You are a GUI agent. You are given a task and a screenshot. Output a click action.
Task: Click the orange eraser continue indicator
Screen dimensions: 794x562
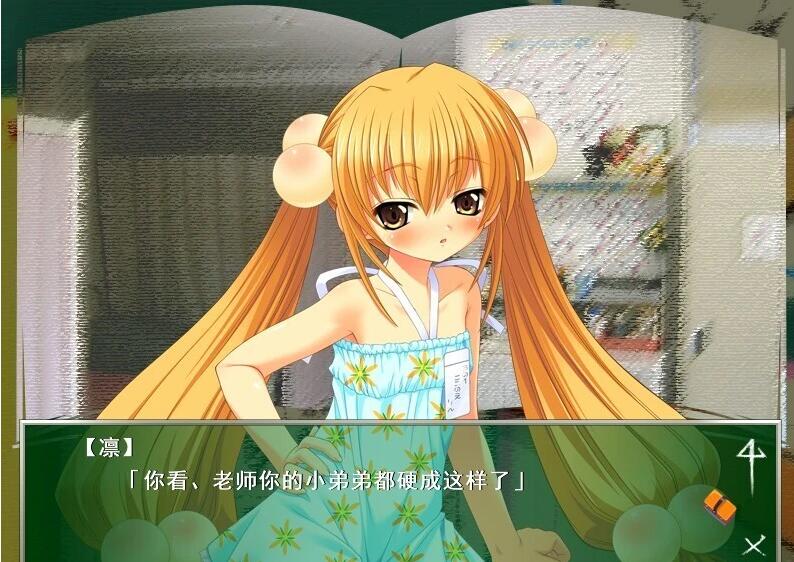coord(719,503)
